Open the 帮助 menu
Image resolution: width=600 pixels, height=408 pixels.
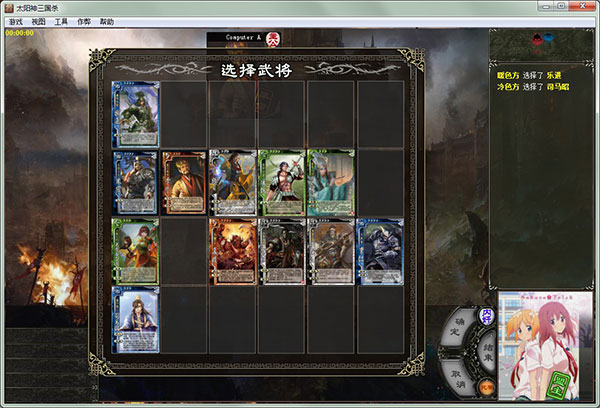coord(107,21)
